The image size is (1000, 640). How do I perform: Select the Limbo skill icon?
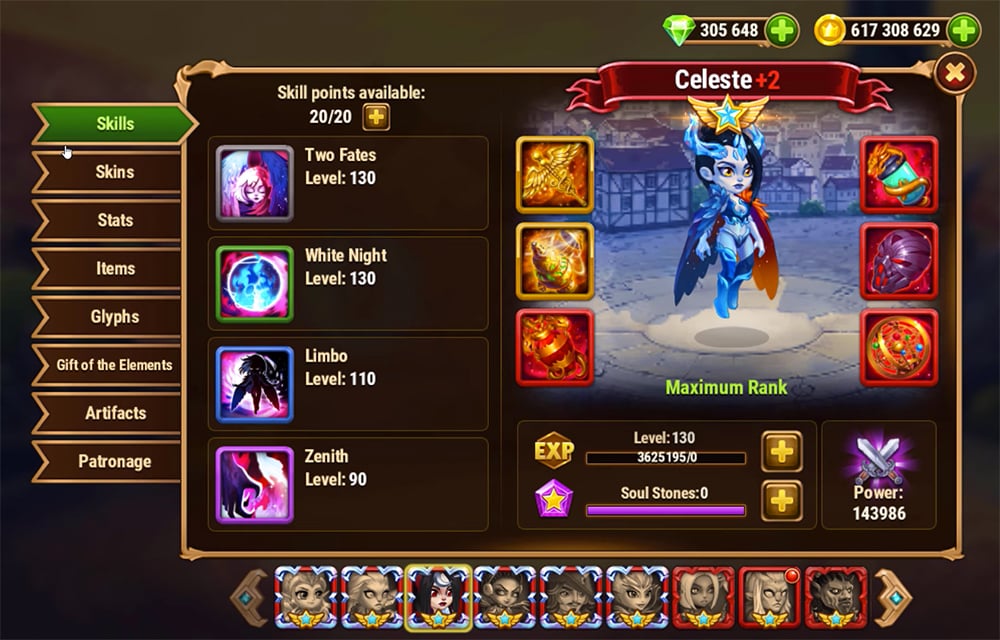254,385
